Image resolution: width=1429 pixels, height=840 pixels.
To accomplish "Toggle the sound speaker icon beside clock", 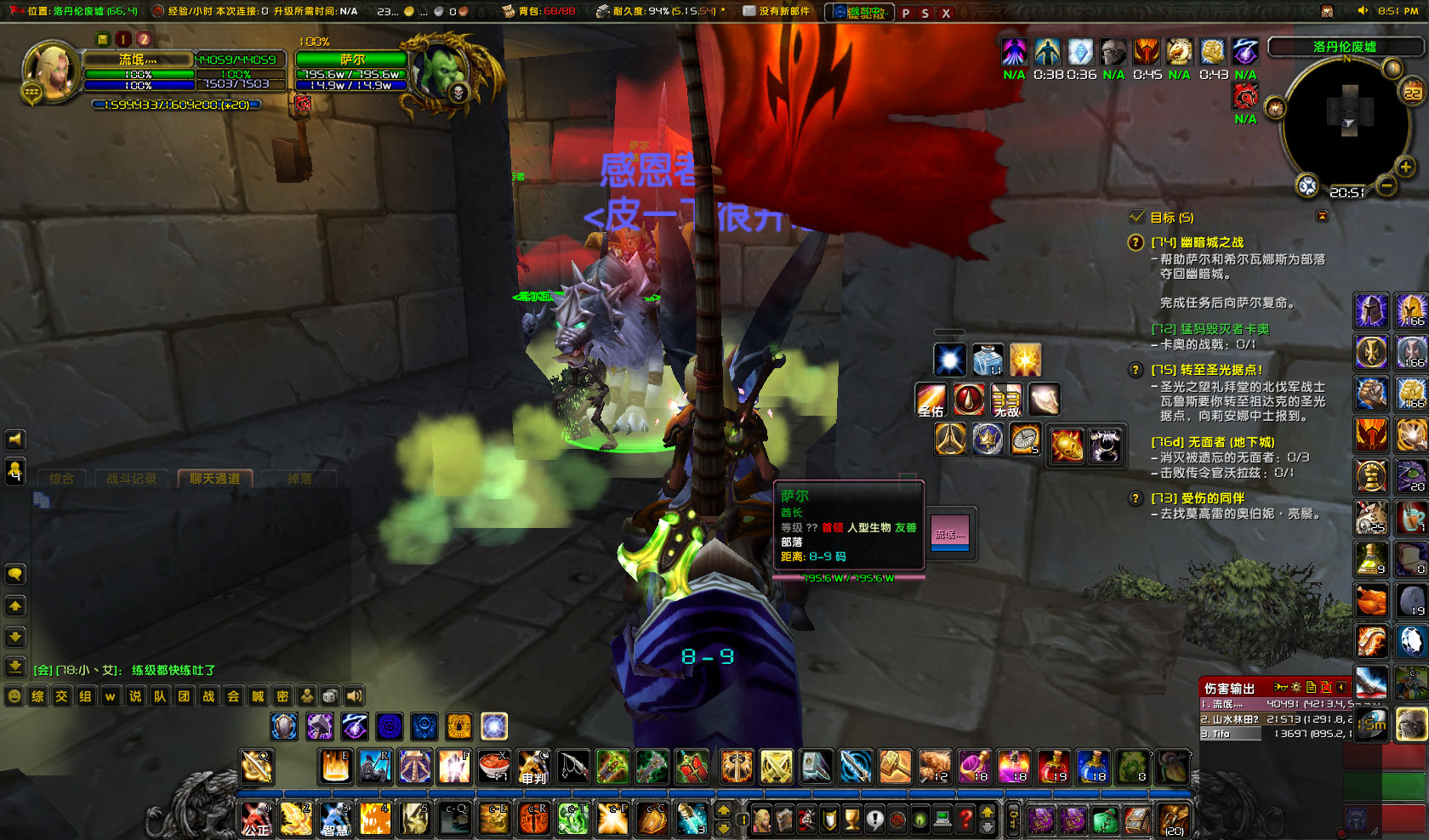I will (x=1362, y=11).
